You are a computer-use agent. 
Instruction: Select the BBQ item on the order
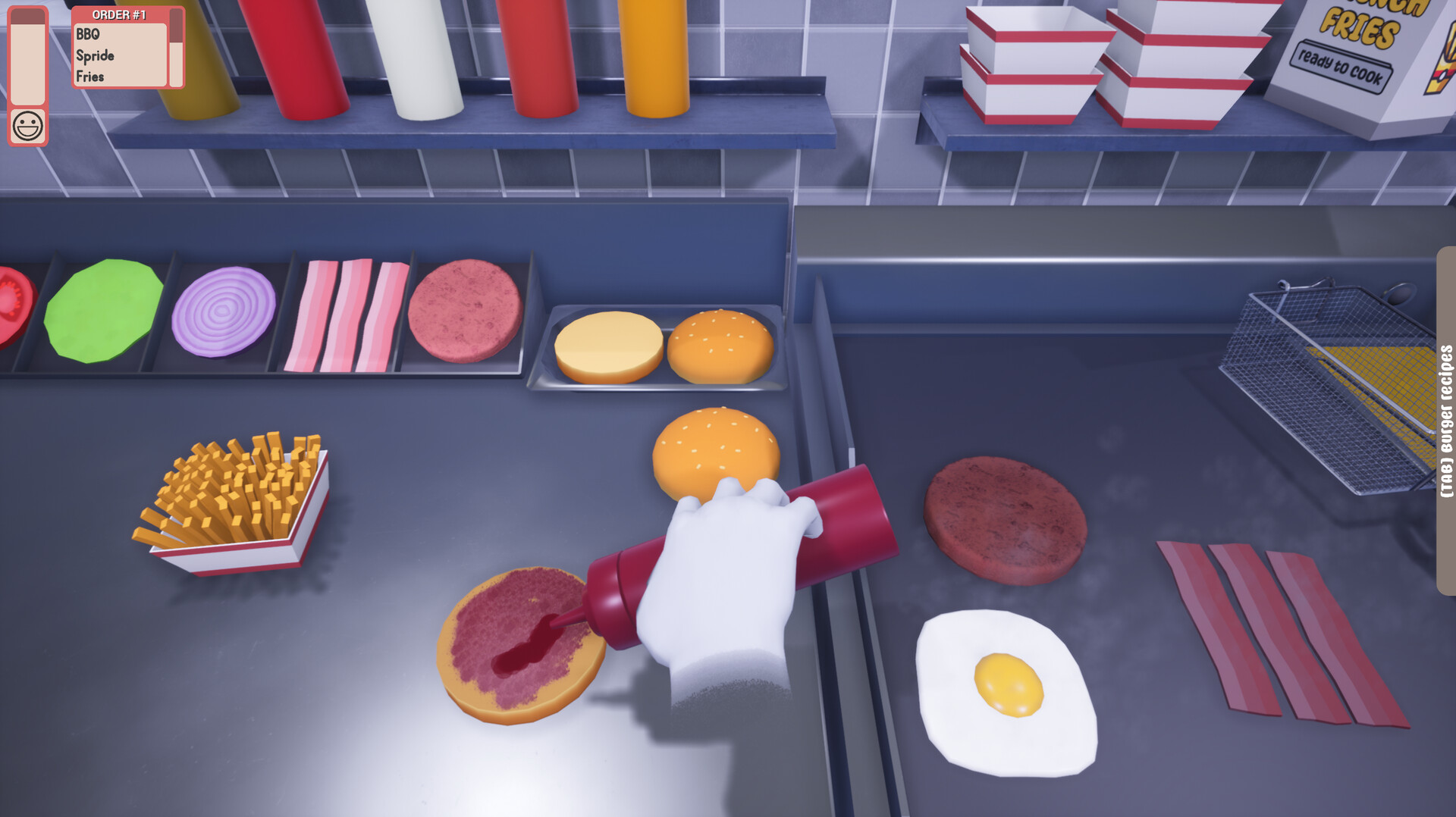[87, 34]
